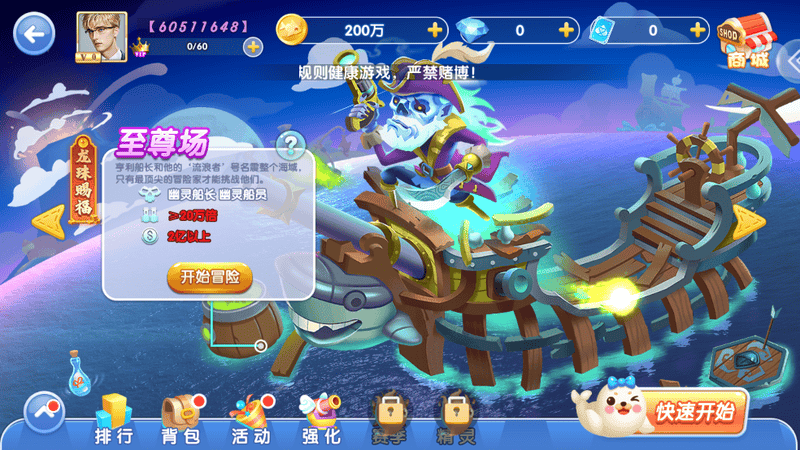Open the player avatar profile
Image resolution: width=800 pixels, height=450 pixels.
pyautogui.click(x=101, y=36)
